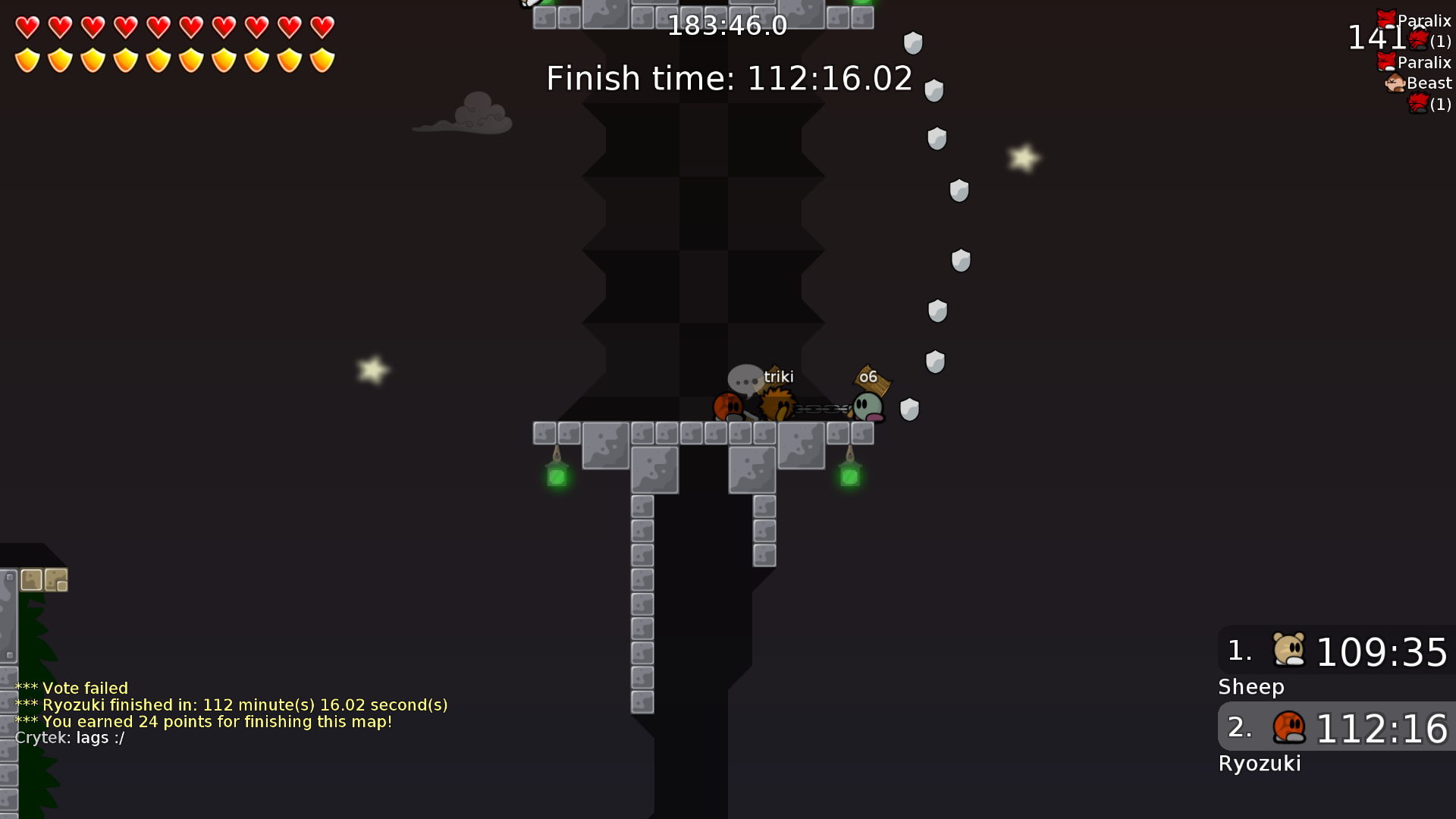1456x819 pixels.
Task: Click the race timer showing 183:46.0
Action: pos(728,26)
